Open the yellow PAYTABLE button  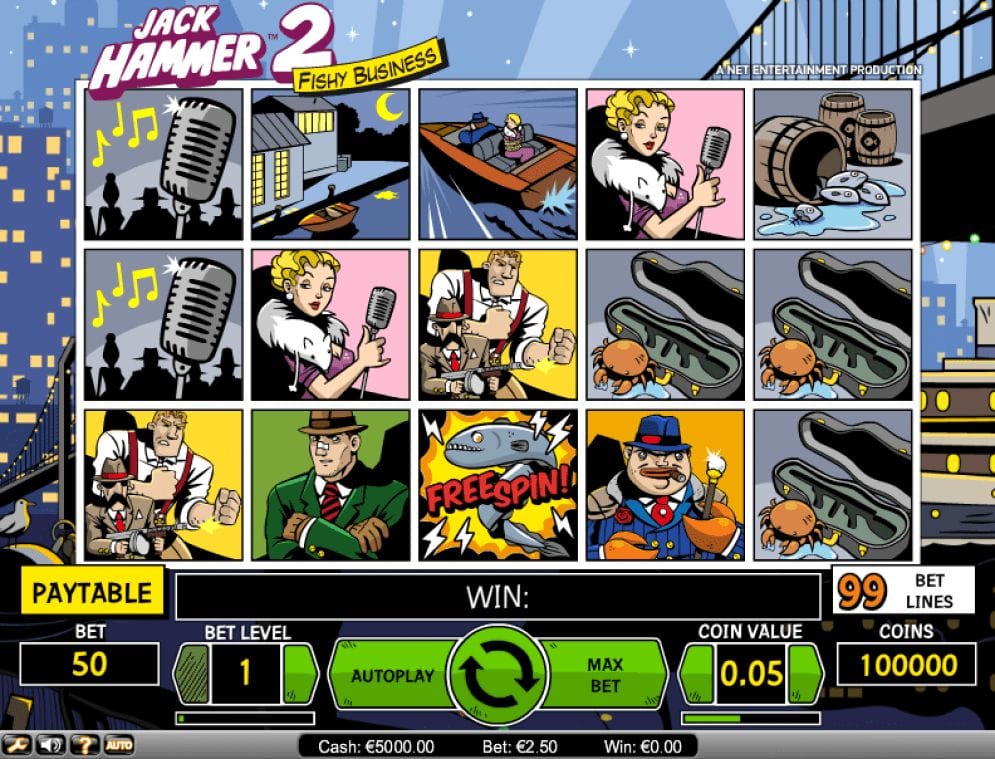93,591
